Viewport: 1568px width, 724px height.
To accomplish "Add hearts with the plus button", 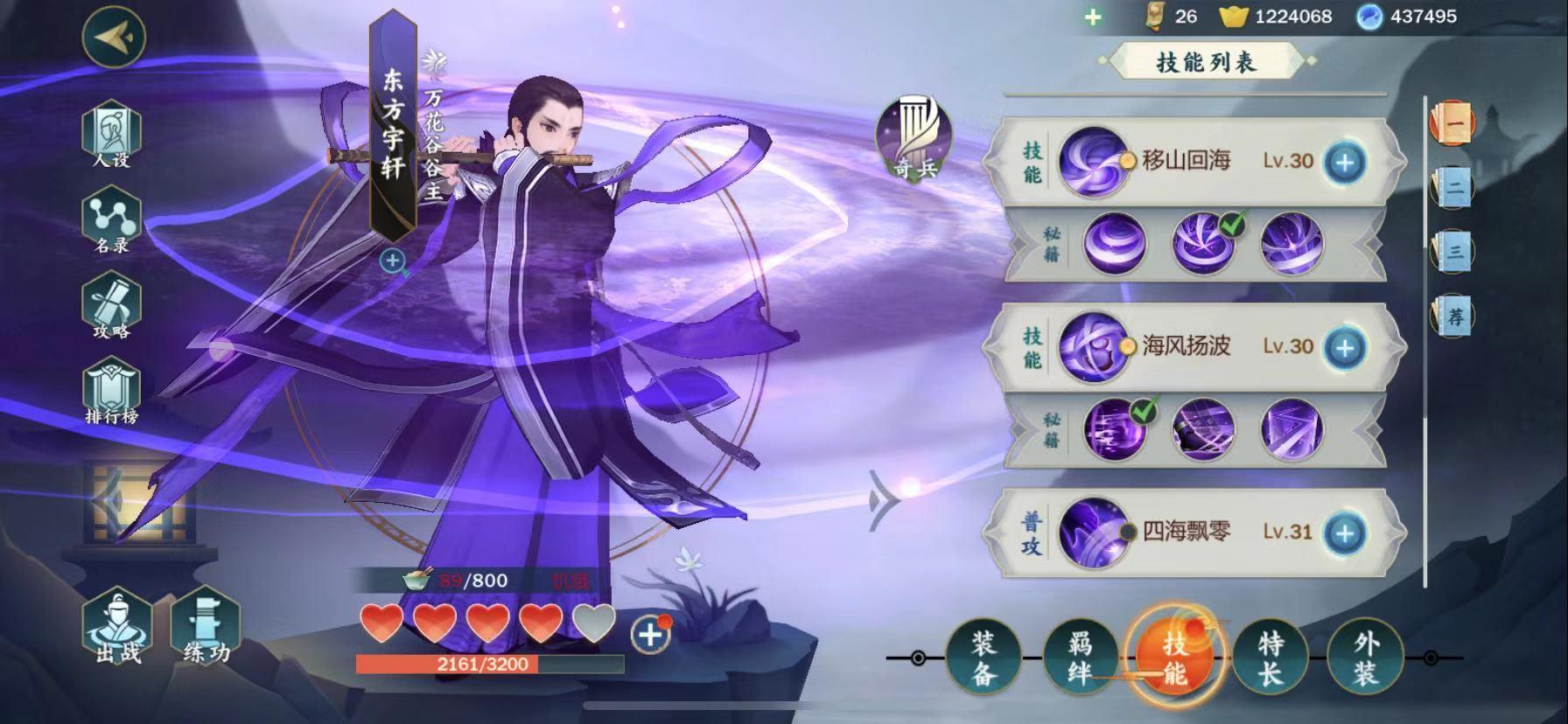I will [x=650, y=635].
